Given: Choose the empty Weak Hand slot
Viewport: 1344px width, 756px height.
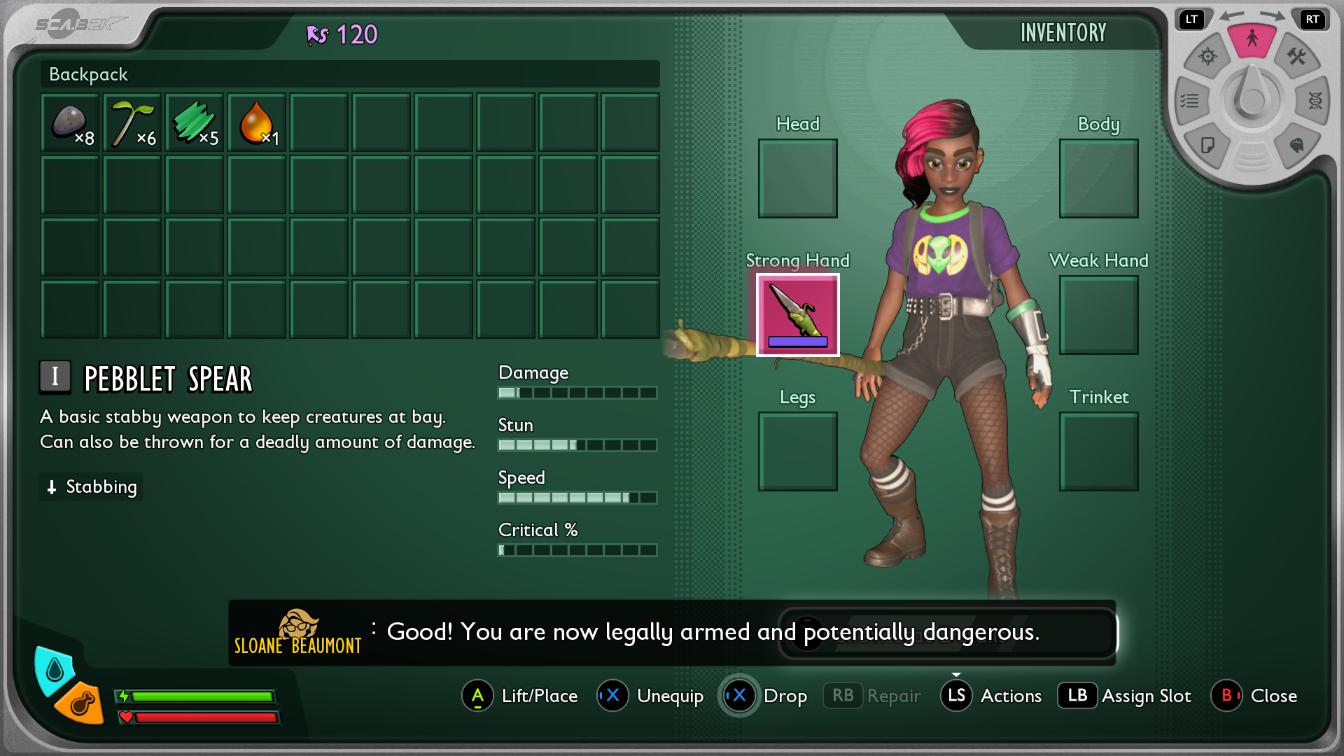Looking at the screenshot, I should click(1098, 315).
